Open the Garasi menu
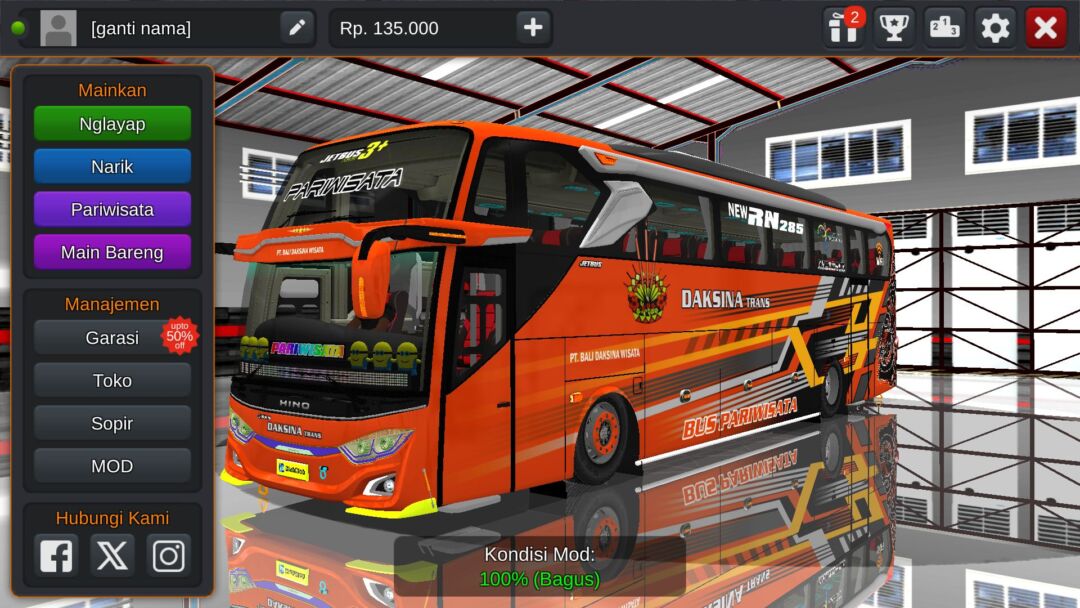This screenshot has height=608, width=1080. pyautogui.click(x=112, y=338)
